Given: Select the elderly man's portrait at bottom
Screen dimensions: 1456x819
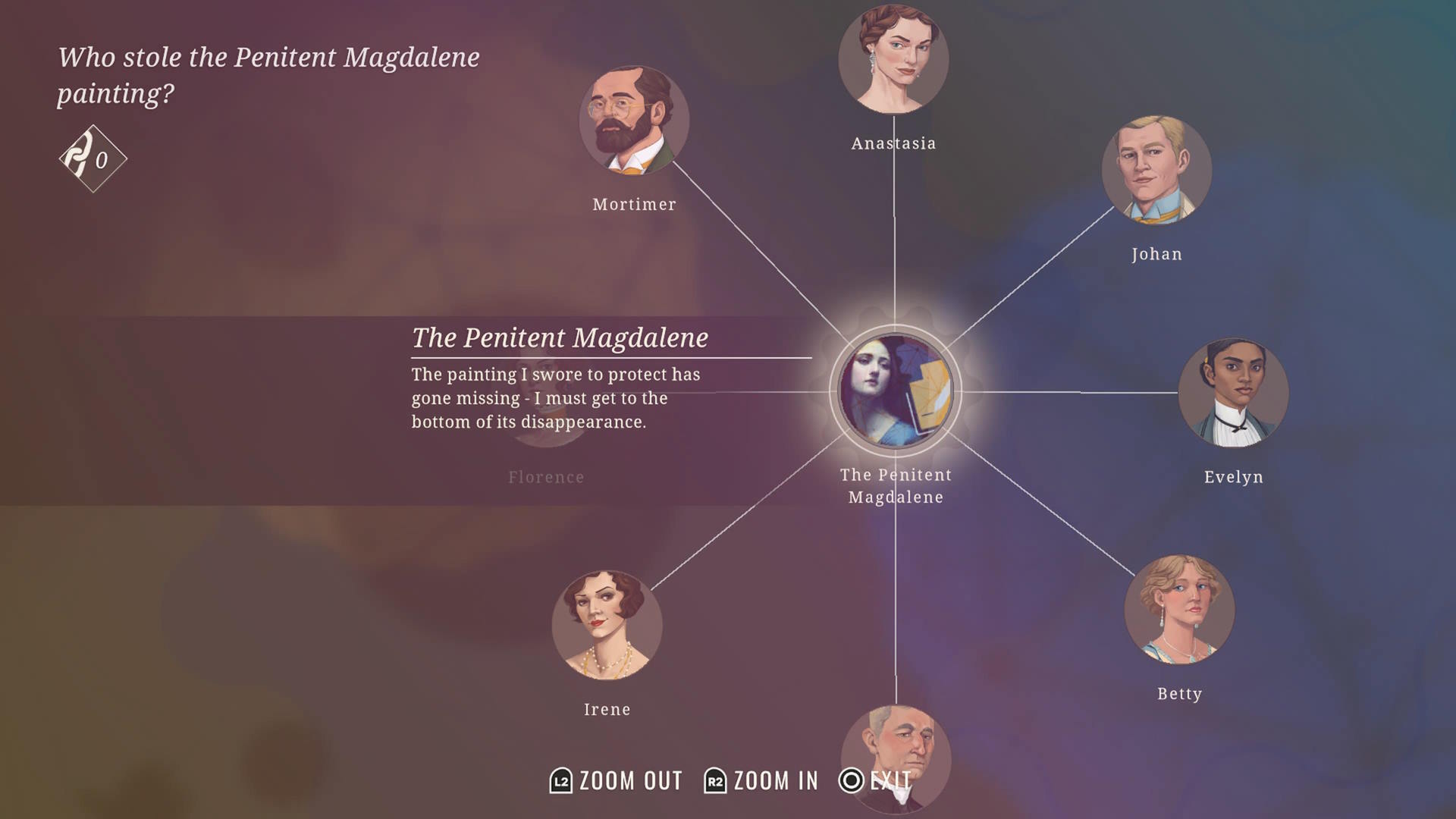Looking at the screenshot, I should pos(896,755).
